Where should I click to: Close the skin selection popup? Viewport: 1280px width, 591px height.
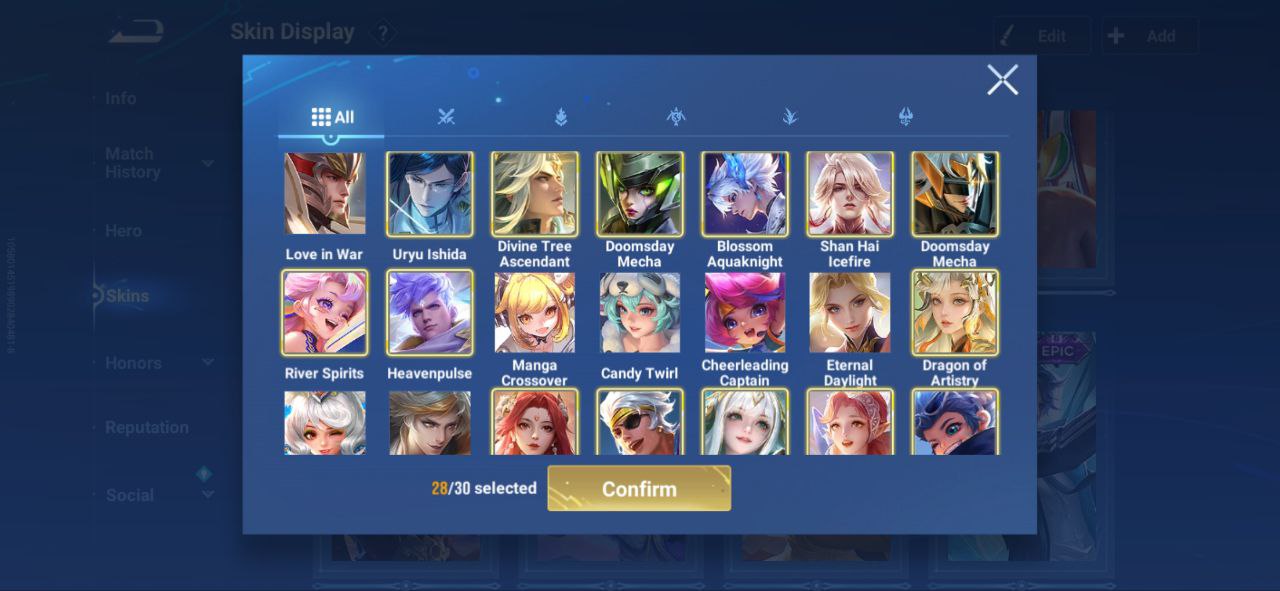tap(1002, 80)
